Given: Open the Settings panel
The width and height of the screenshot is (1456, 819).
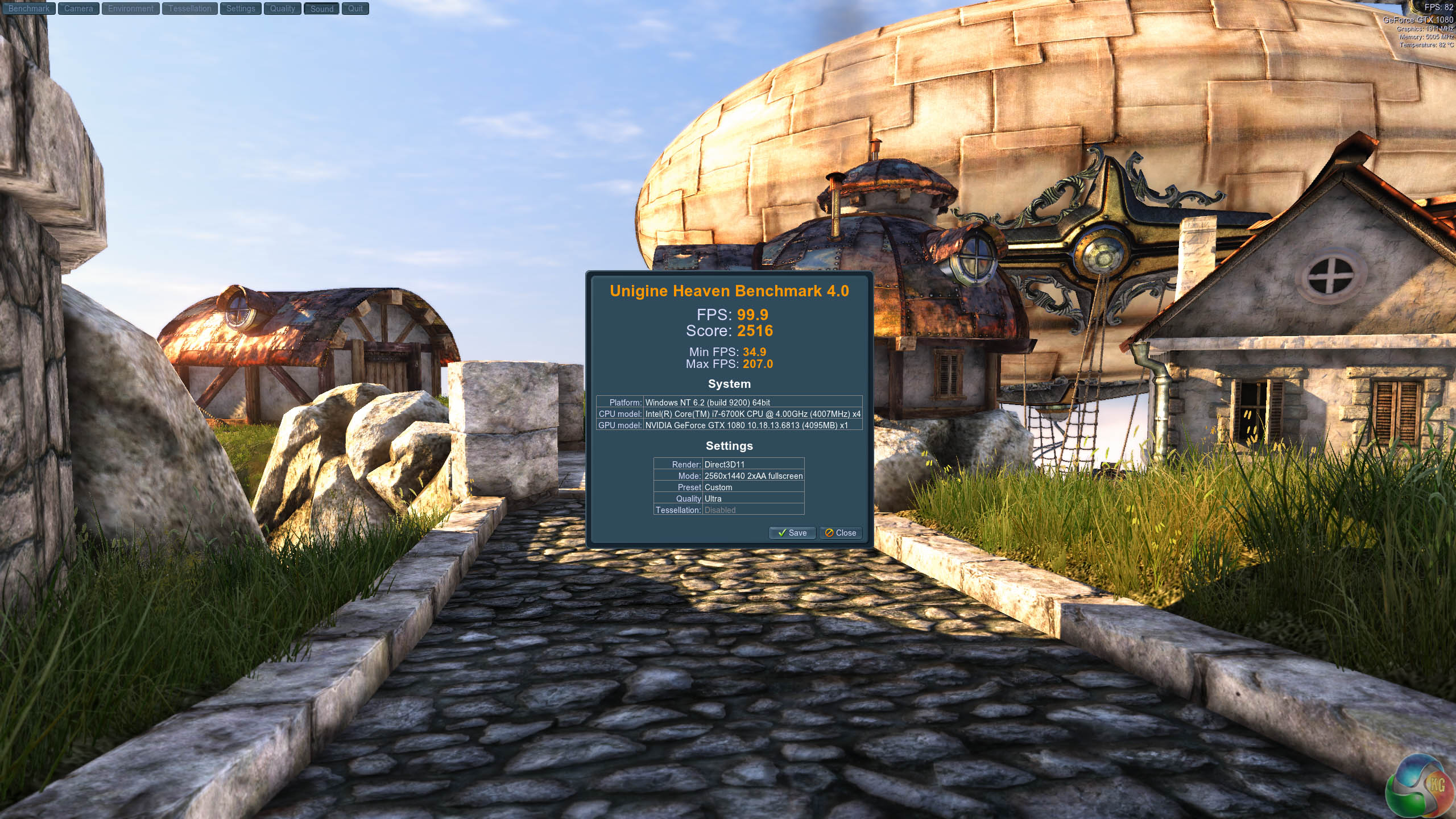Looking at the screenshot, I should 241,9.
